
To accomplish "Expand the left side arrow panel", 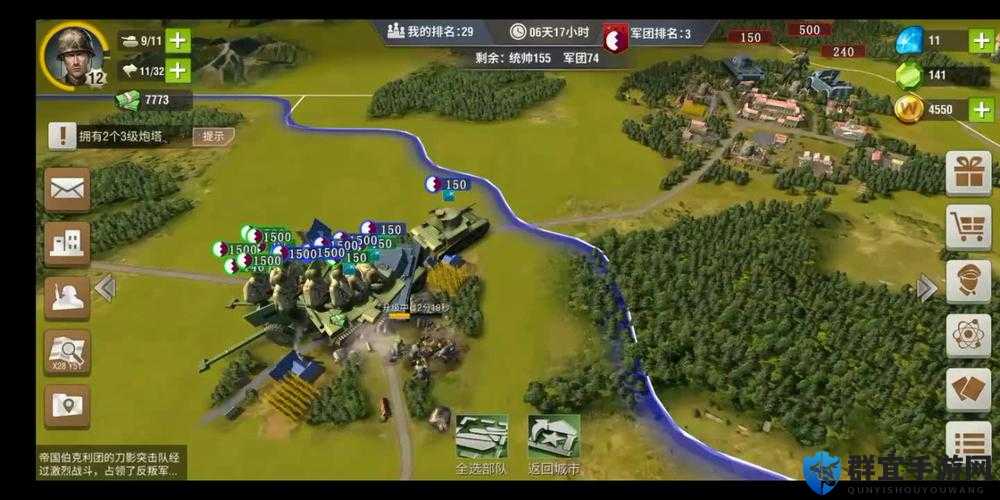I will point(105,288).
